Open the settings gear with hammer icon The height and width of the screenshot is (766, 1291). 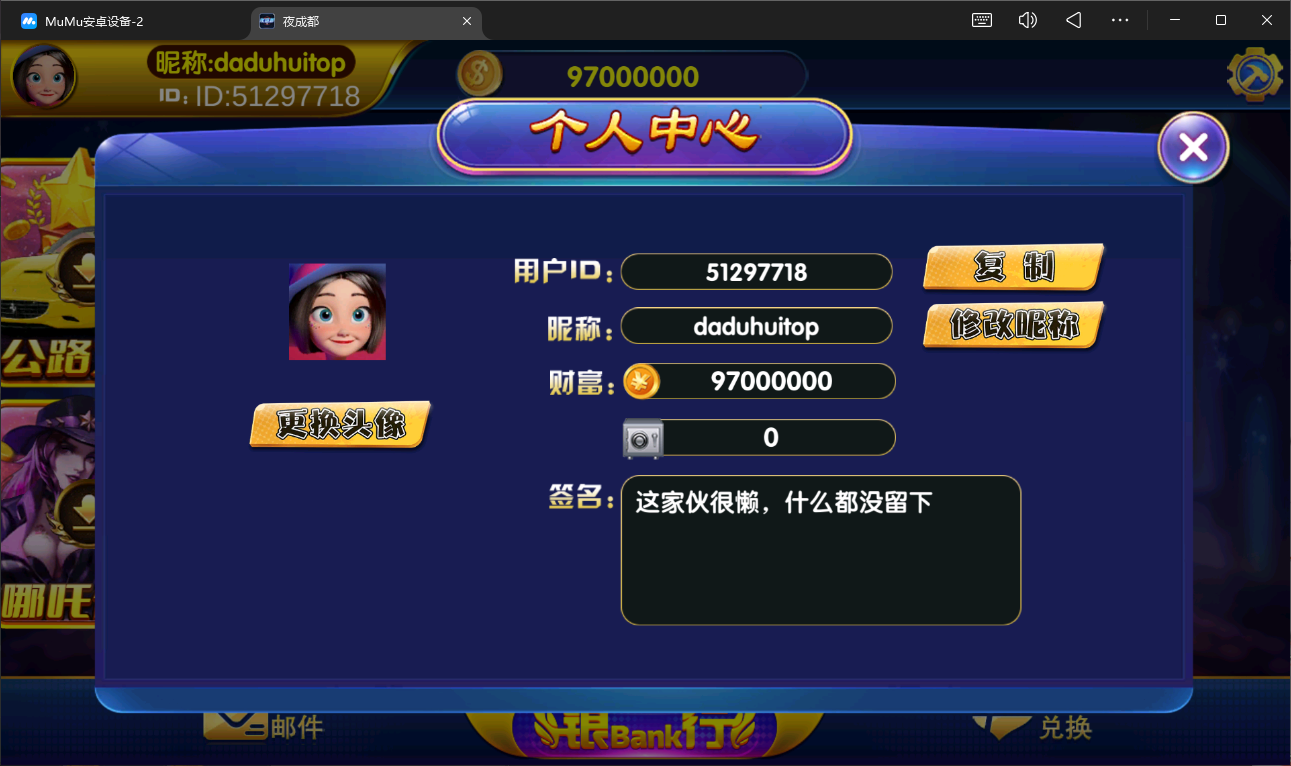[1255, 73]
